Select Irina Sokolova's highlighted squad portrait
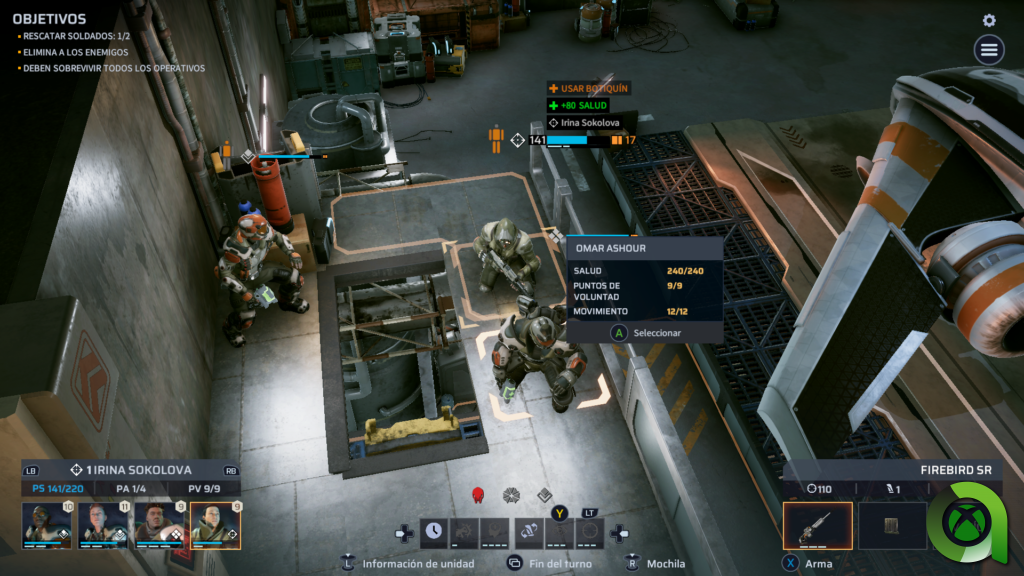The height and width of the screenshot is (576, 1024). point(215,525)
